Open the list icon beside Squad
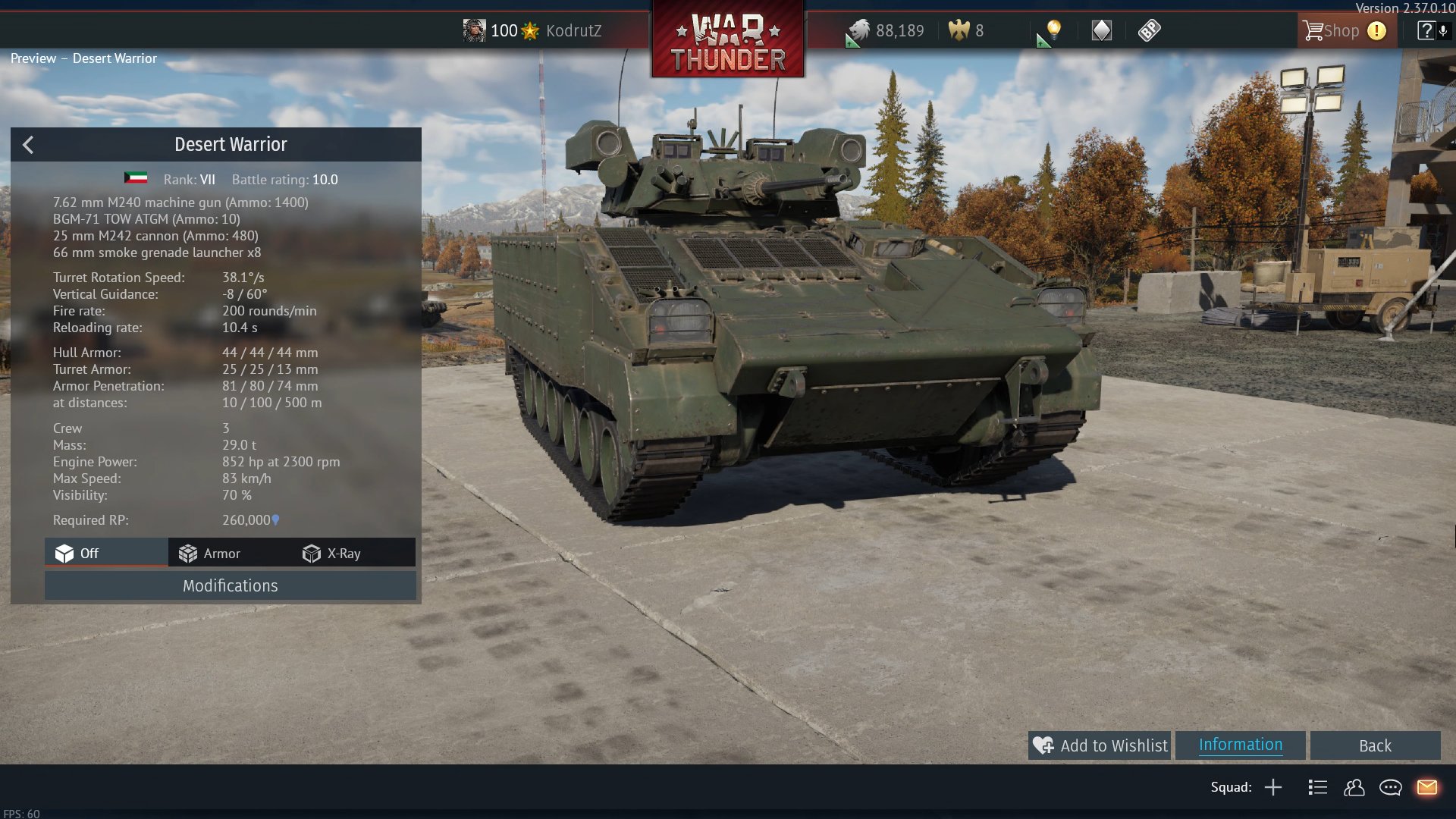 click(1317, 787)
